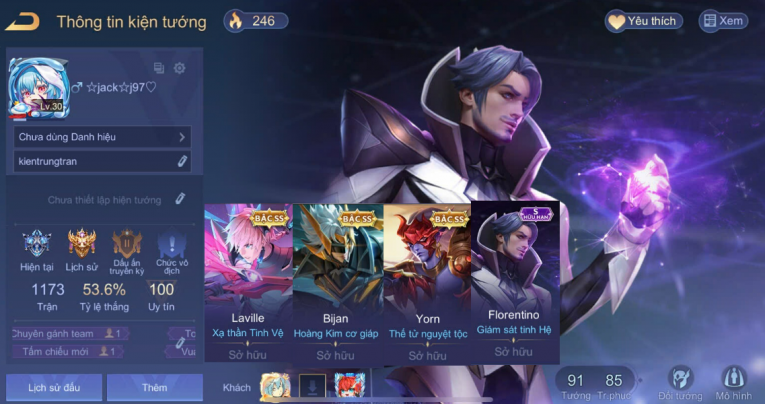Select the Hiện tại rank badge
The height and width of the screenshot is (404, 765).
click(37, 248)
